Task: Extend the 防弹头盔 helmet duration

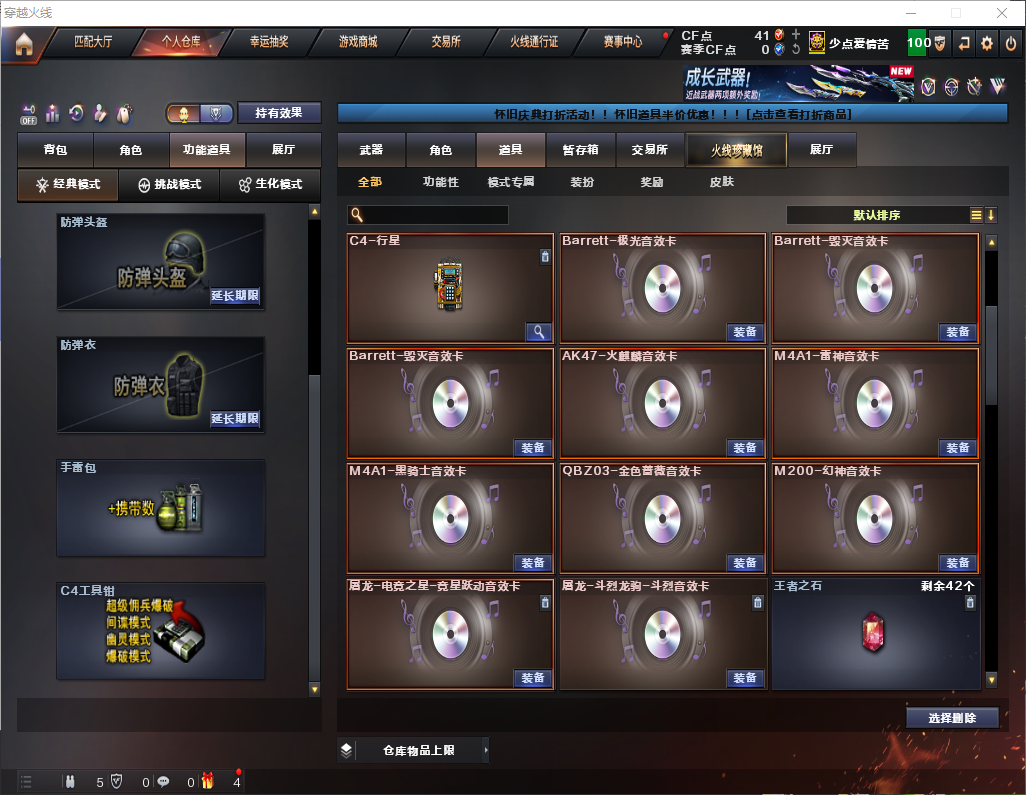Action: 235,296
